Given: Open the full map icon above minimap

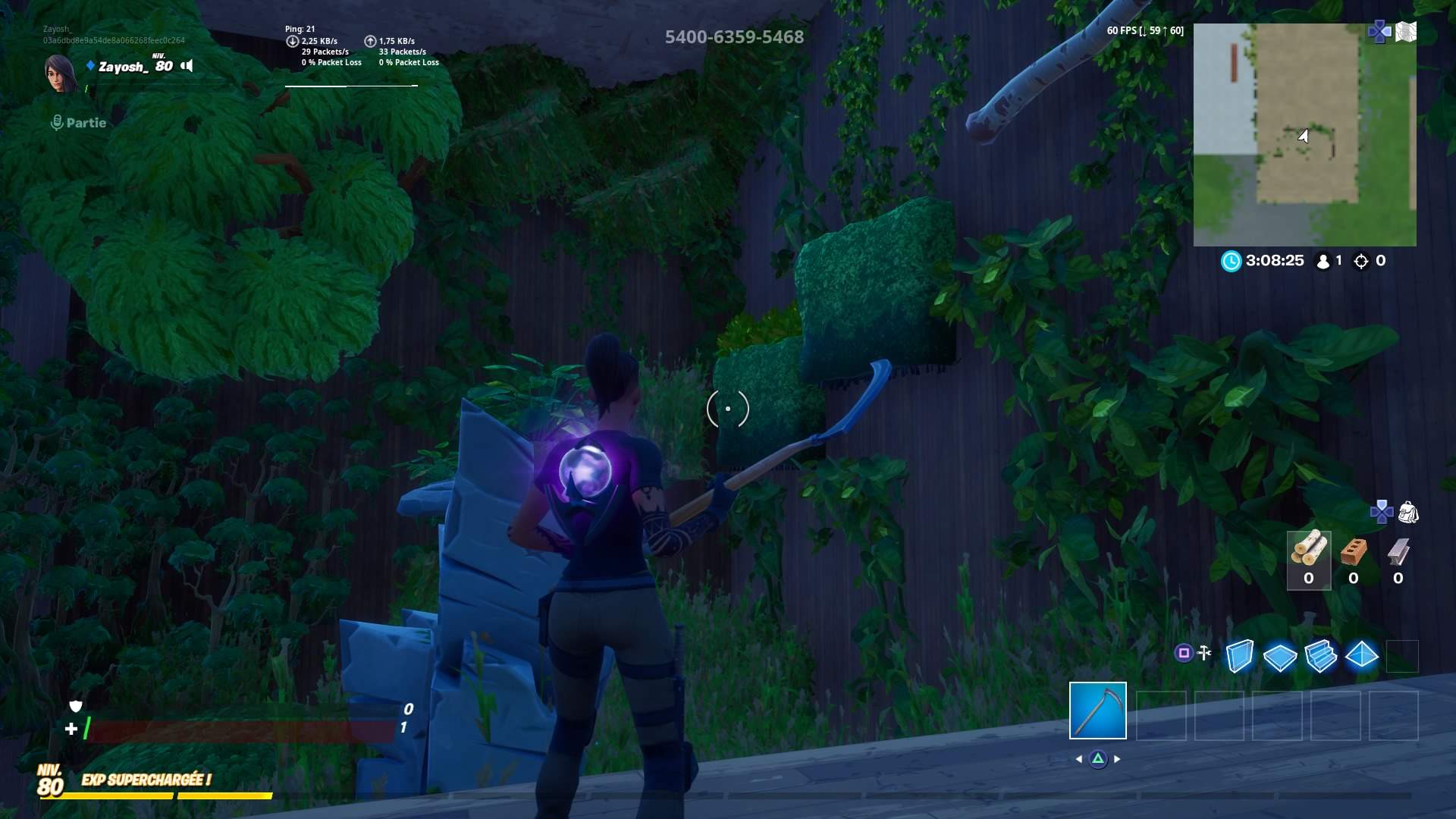Looking at the screenshot, I should point(1405,32).
